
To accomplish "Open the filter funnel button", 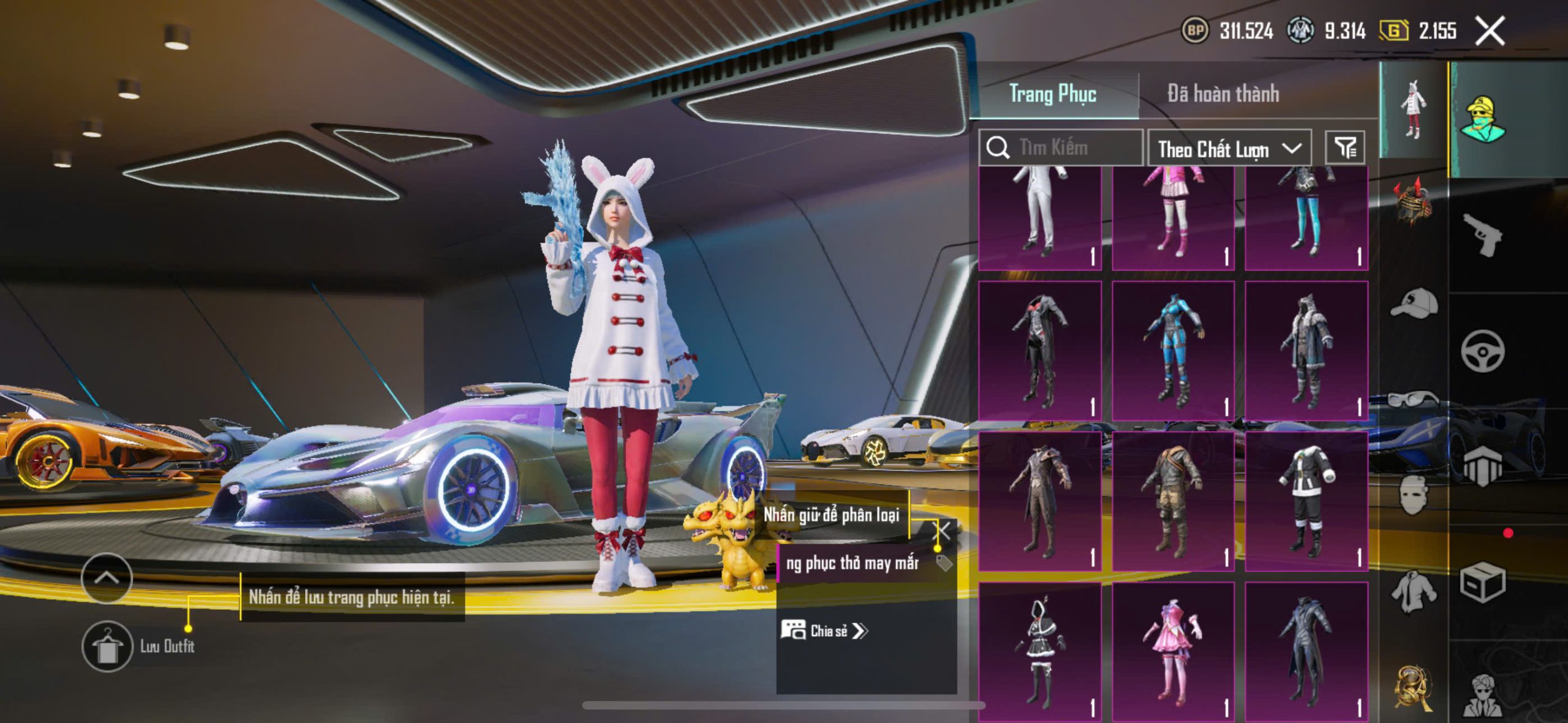I will 1344,148.
